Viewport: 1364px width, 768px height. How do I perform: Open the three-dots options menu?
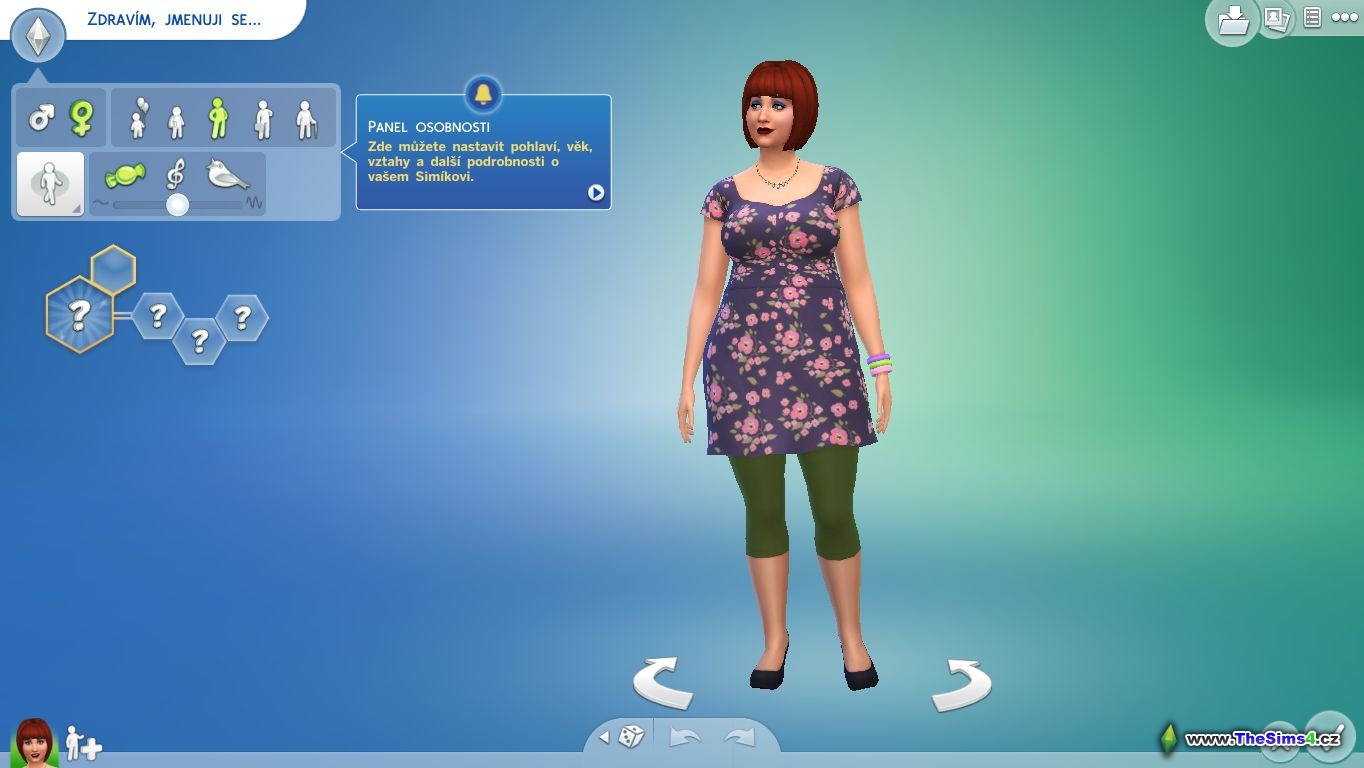(x=1345, y=17)
